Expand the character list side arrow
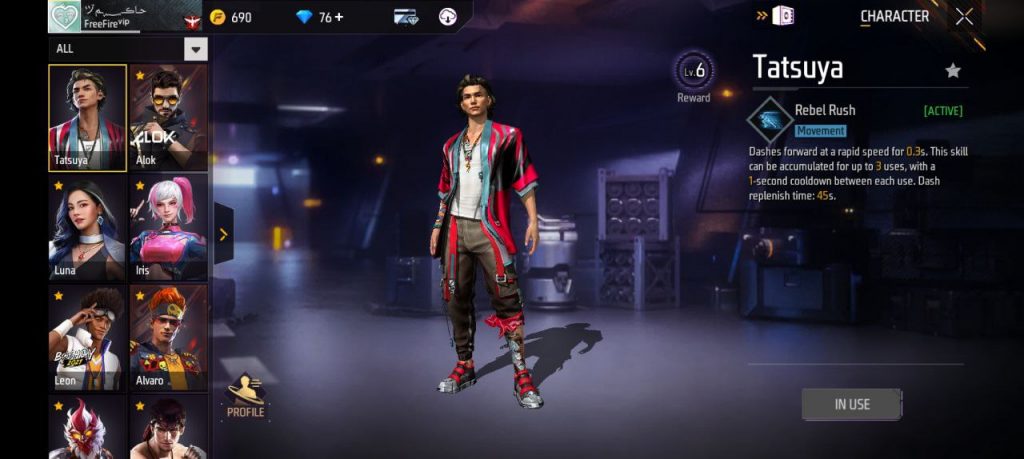 coord(223,235)
